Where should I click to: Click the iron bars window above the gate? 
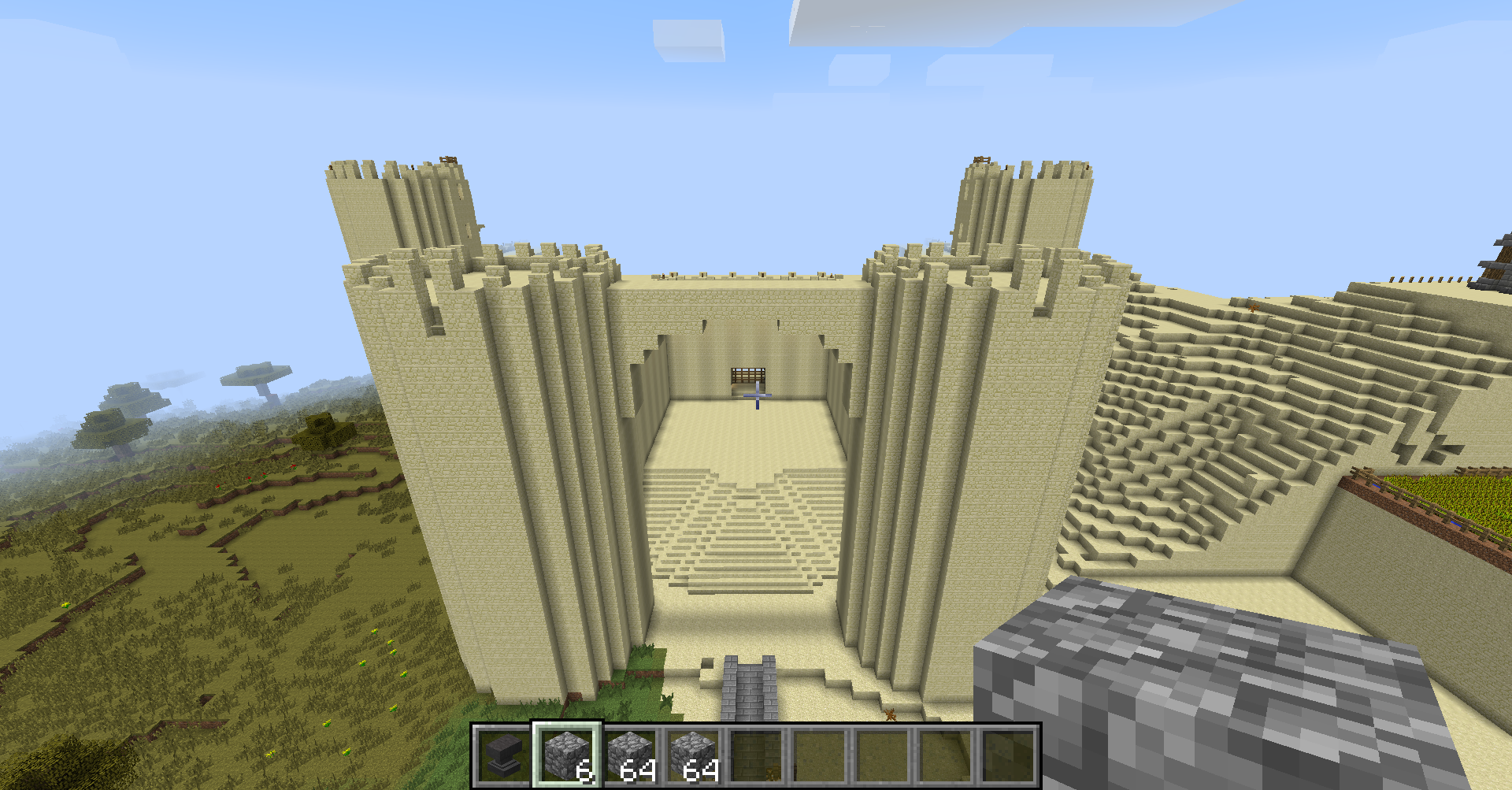747,376
